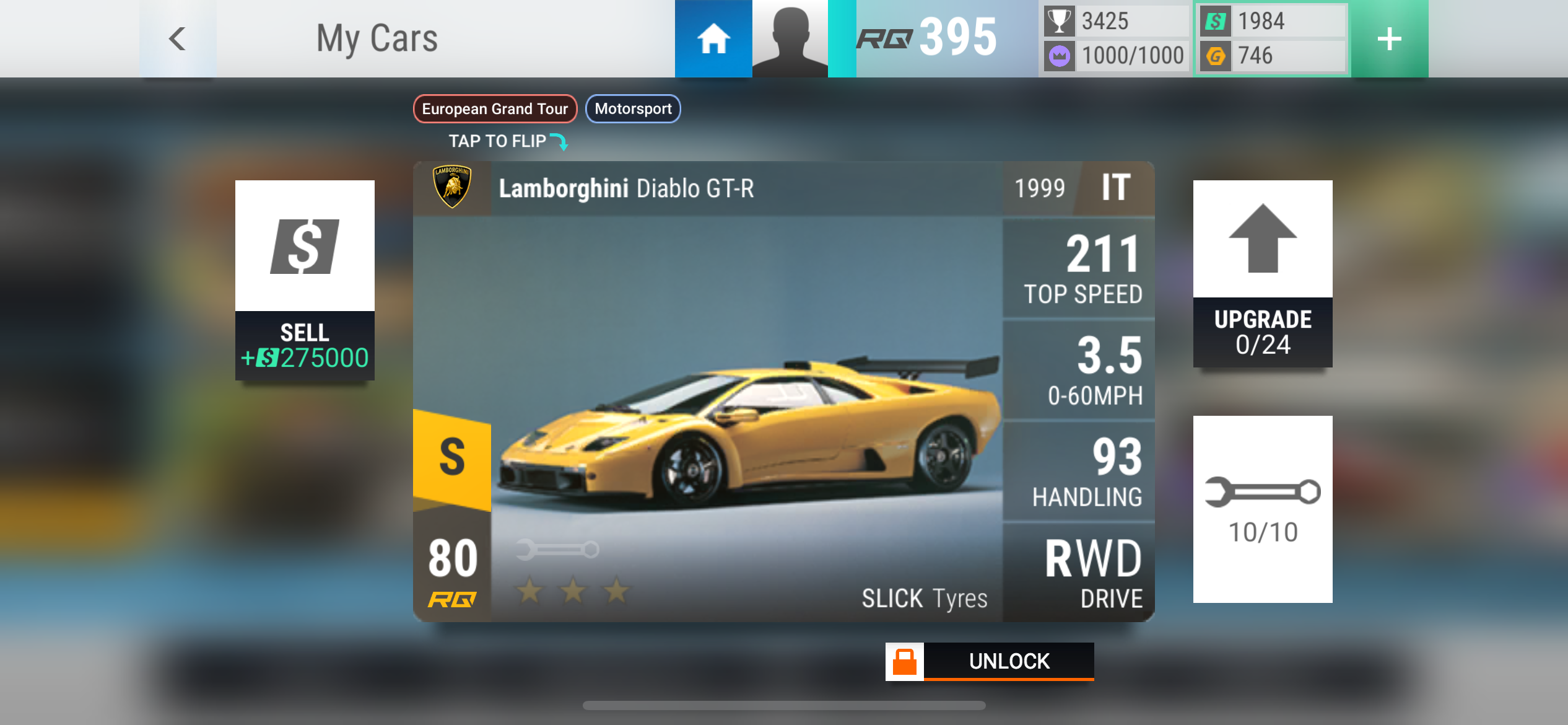
Task: Open the Upgrade 0/24 panel
Action: point(1263,274)
